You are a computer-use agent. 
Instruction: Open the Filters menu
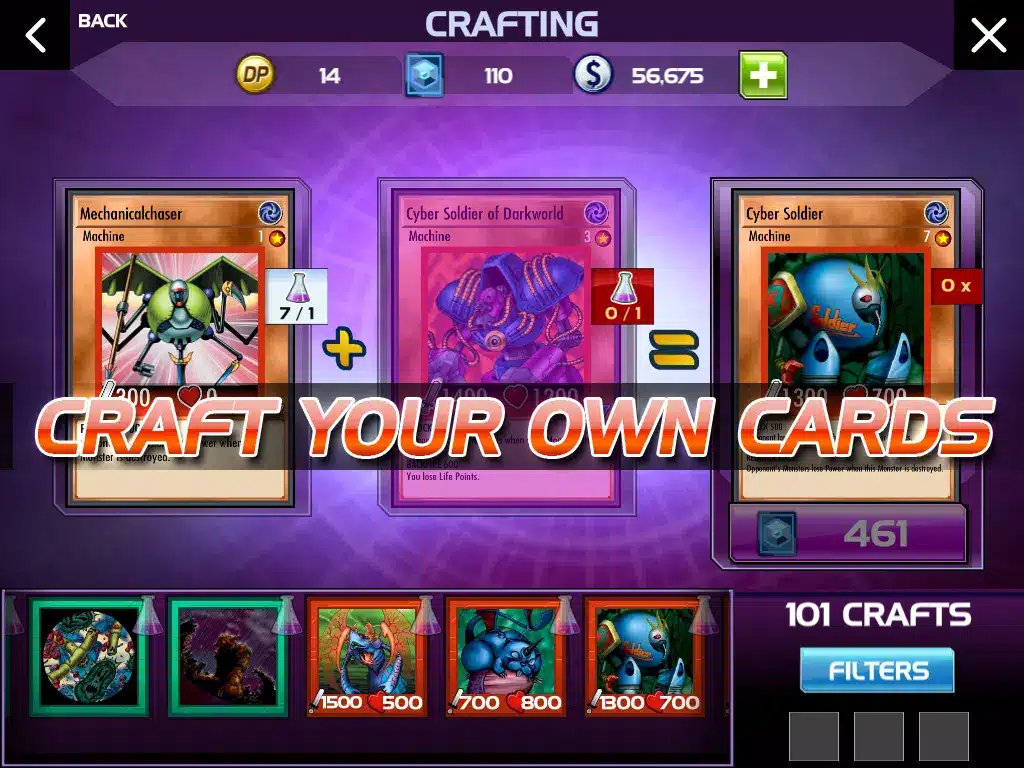pos(877,670)
